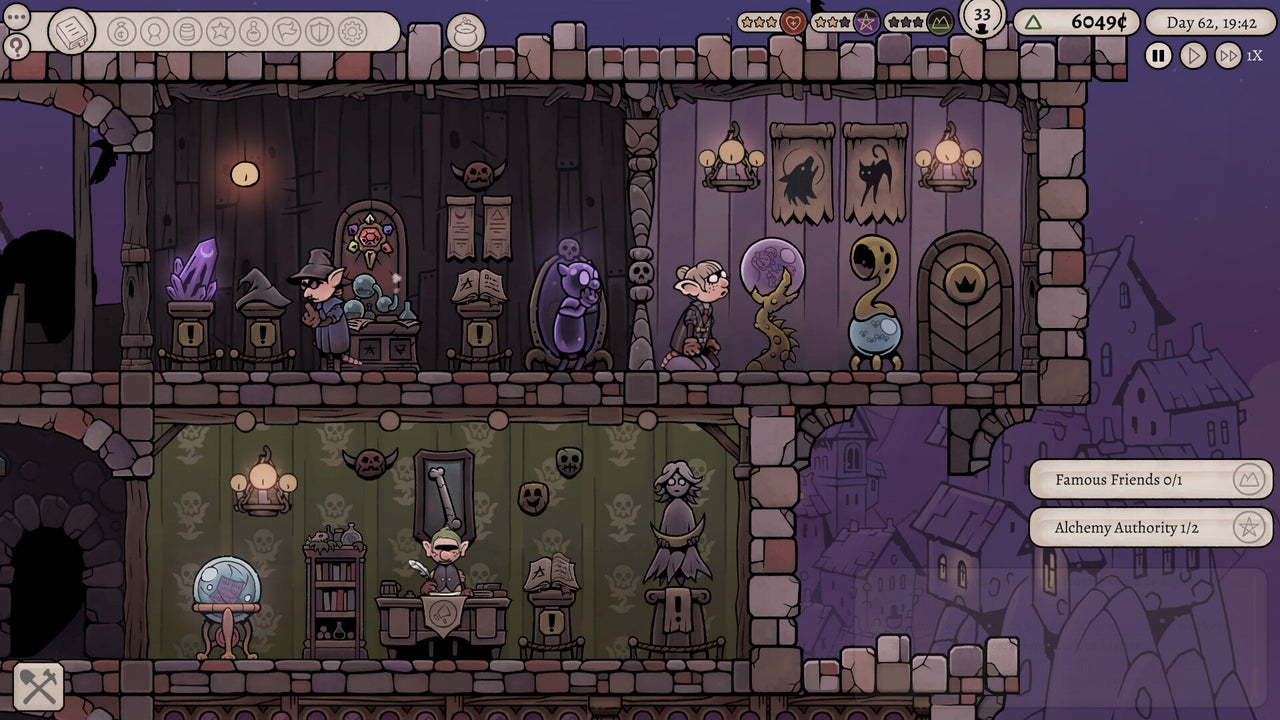The image size is (1280, 720).
Task: Click the Day 62 time display
Action: 1213,22
